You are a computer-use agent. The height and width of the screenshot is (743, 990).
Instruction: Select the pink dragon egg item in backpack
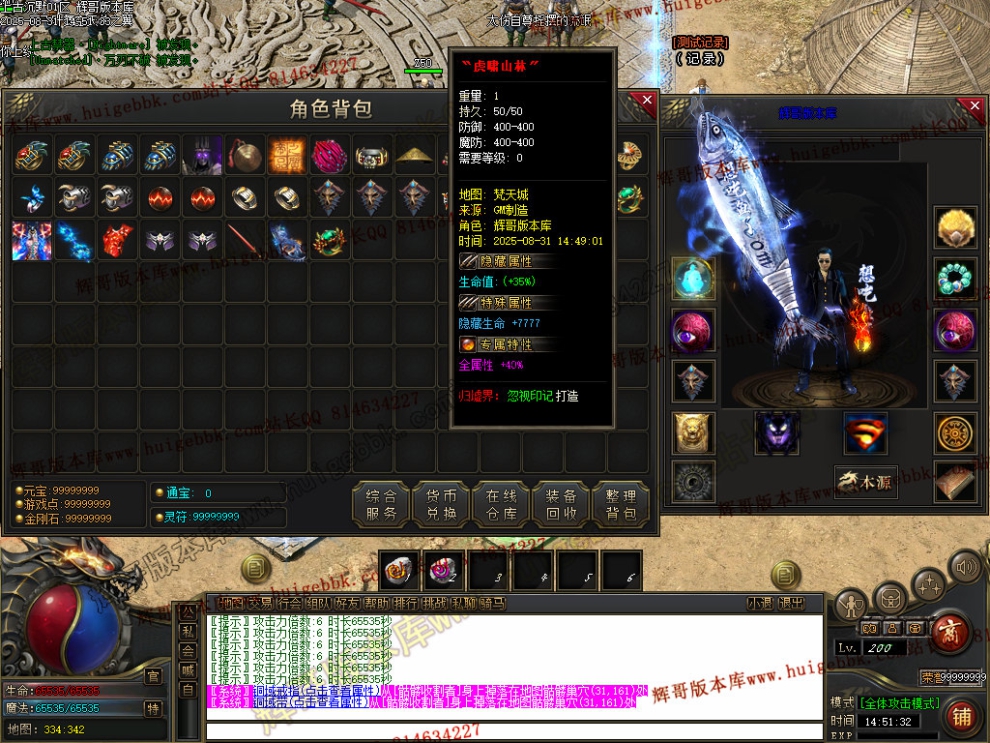(x=329, y=156)
